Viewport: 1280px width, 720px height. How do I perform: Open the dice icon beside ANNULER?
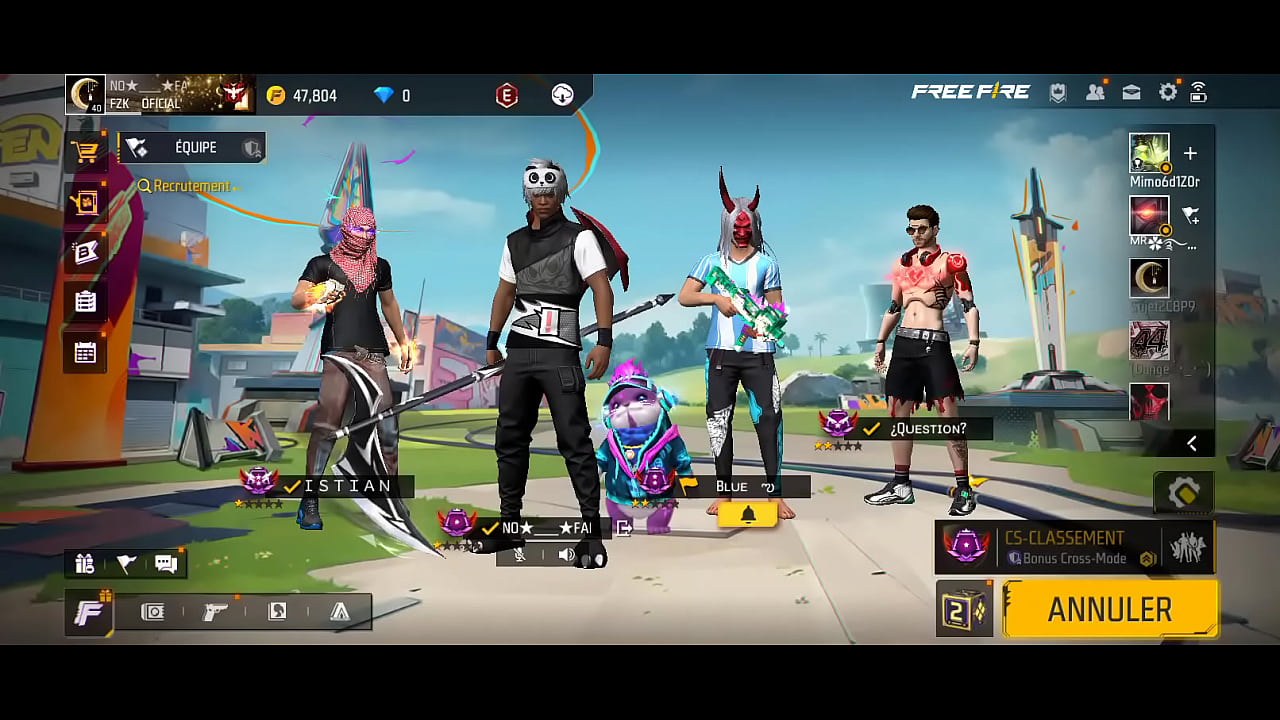coord(964,609)
